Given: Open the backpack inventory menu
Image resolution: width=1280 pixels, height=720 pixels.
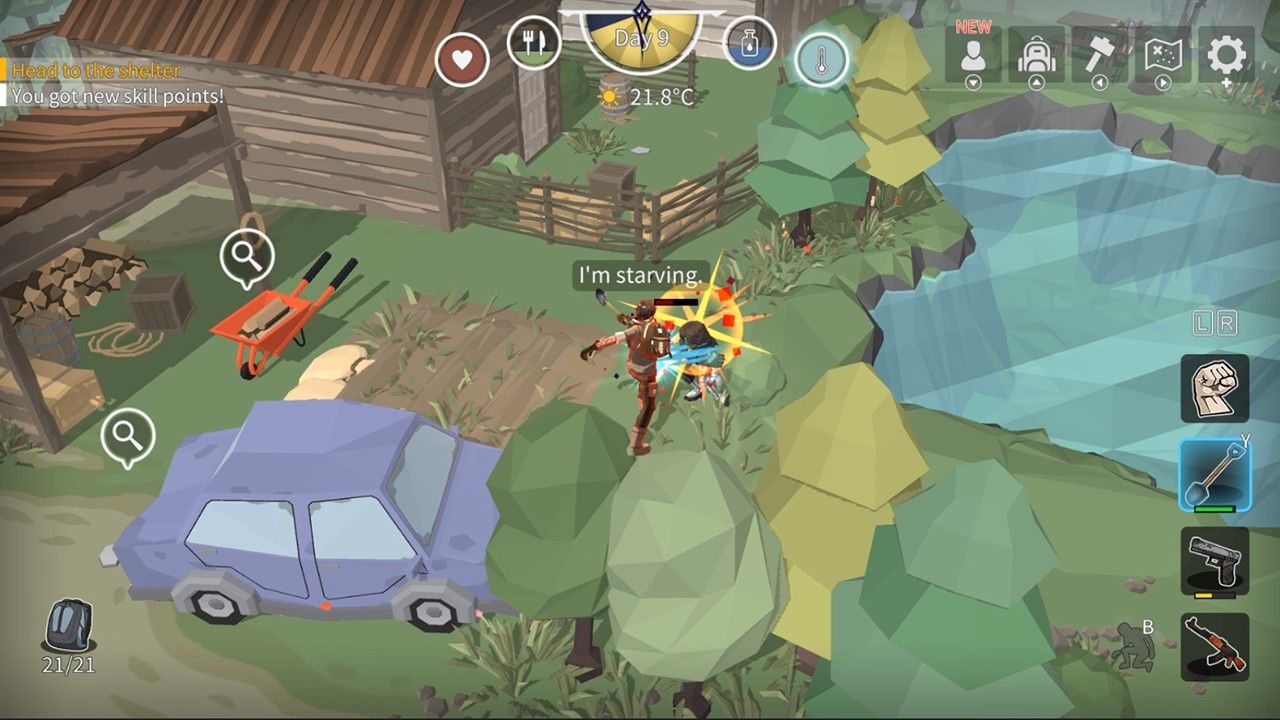Looking at the screenshot, I should 1036,55.
